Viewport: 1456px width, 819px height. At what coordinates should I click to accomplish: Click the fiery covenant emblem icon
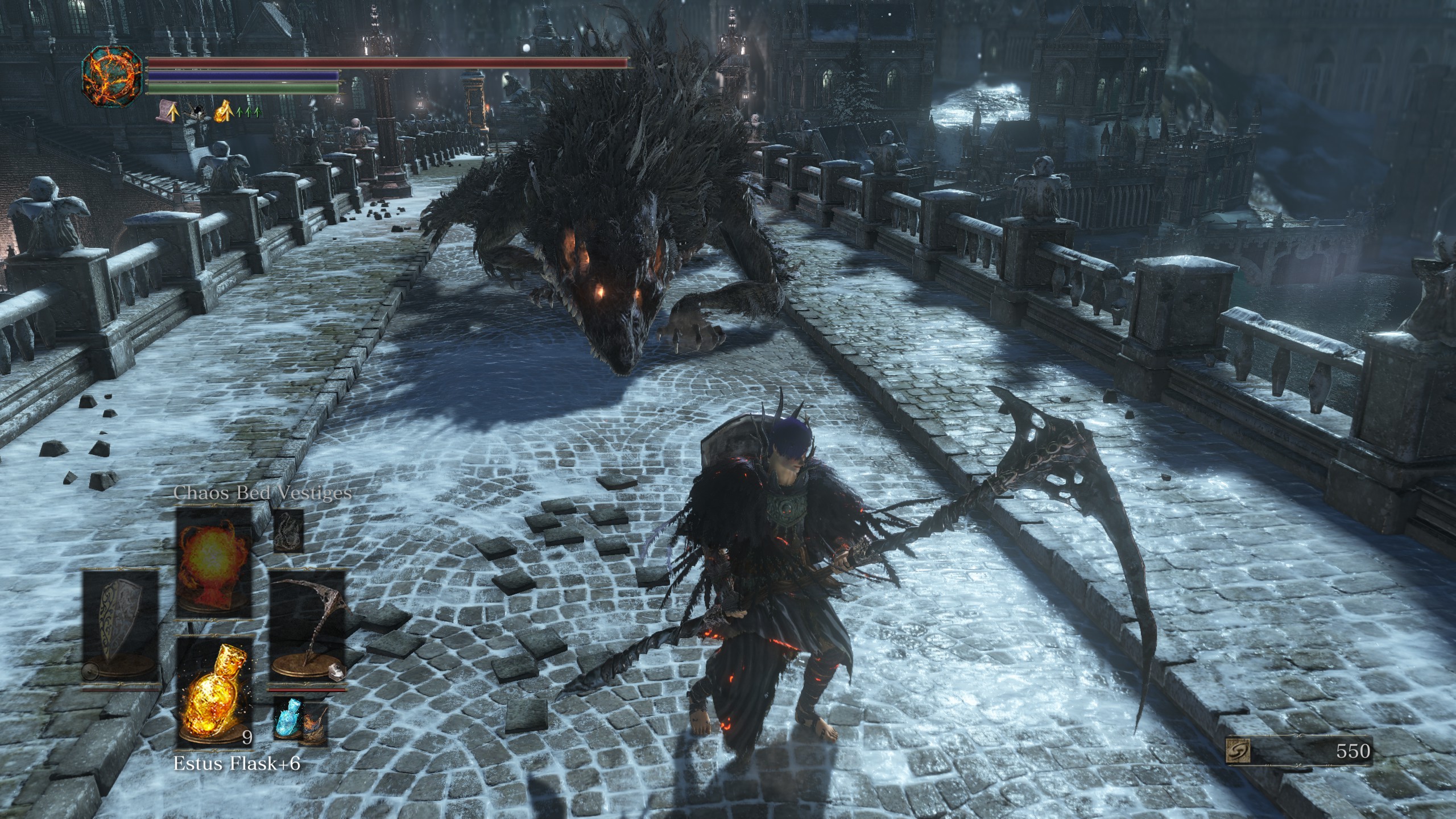coord(111,78)
